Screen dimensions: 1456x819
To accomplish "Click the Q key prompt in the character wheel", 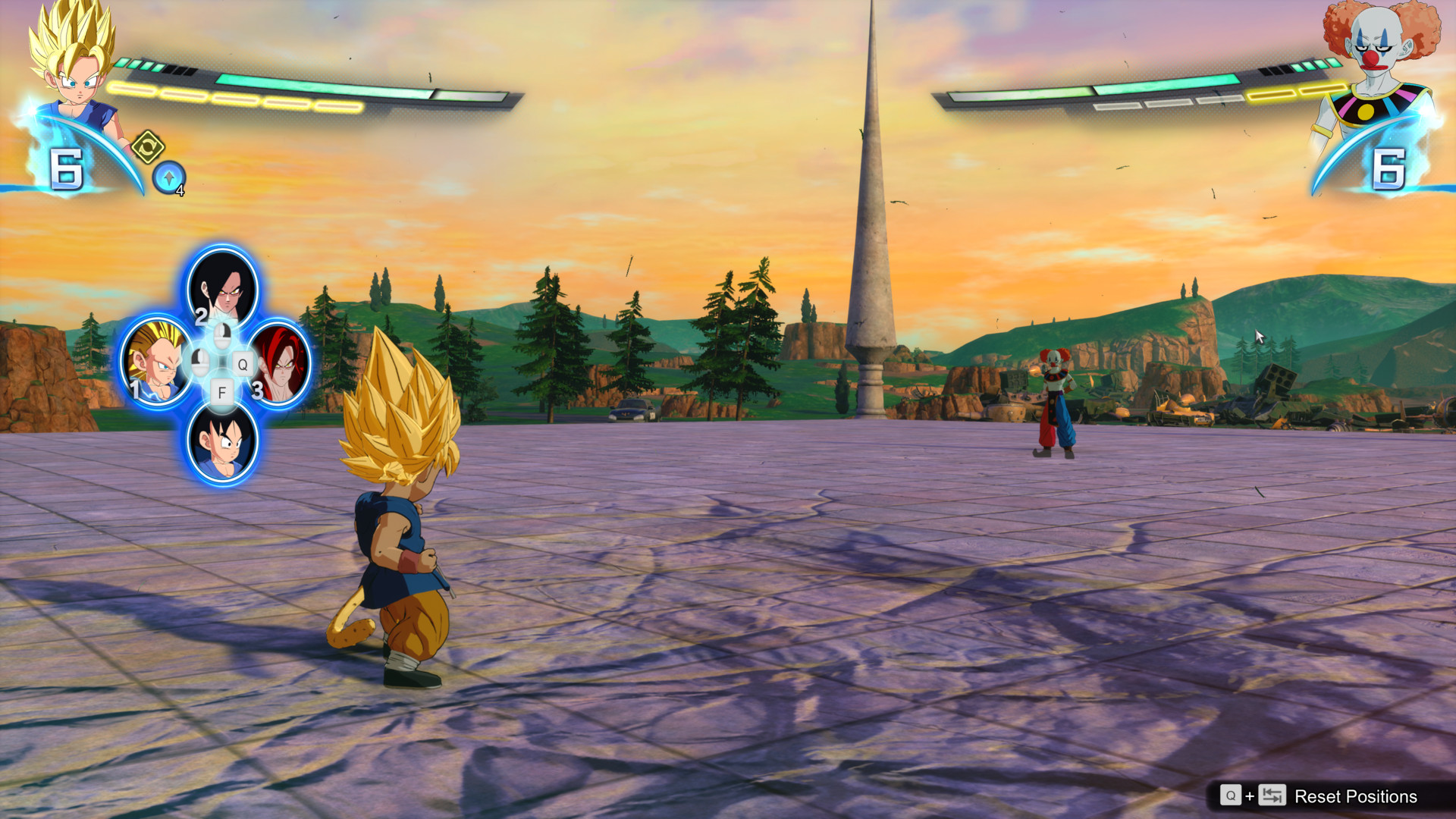I will tap(243, 364).
